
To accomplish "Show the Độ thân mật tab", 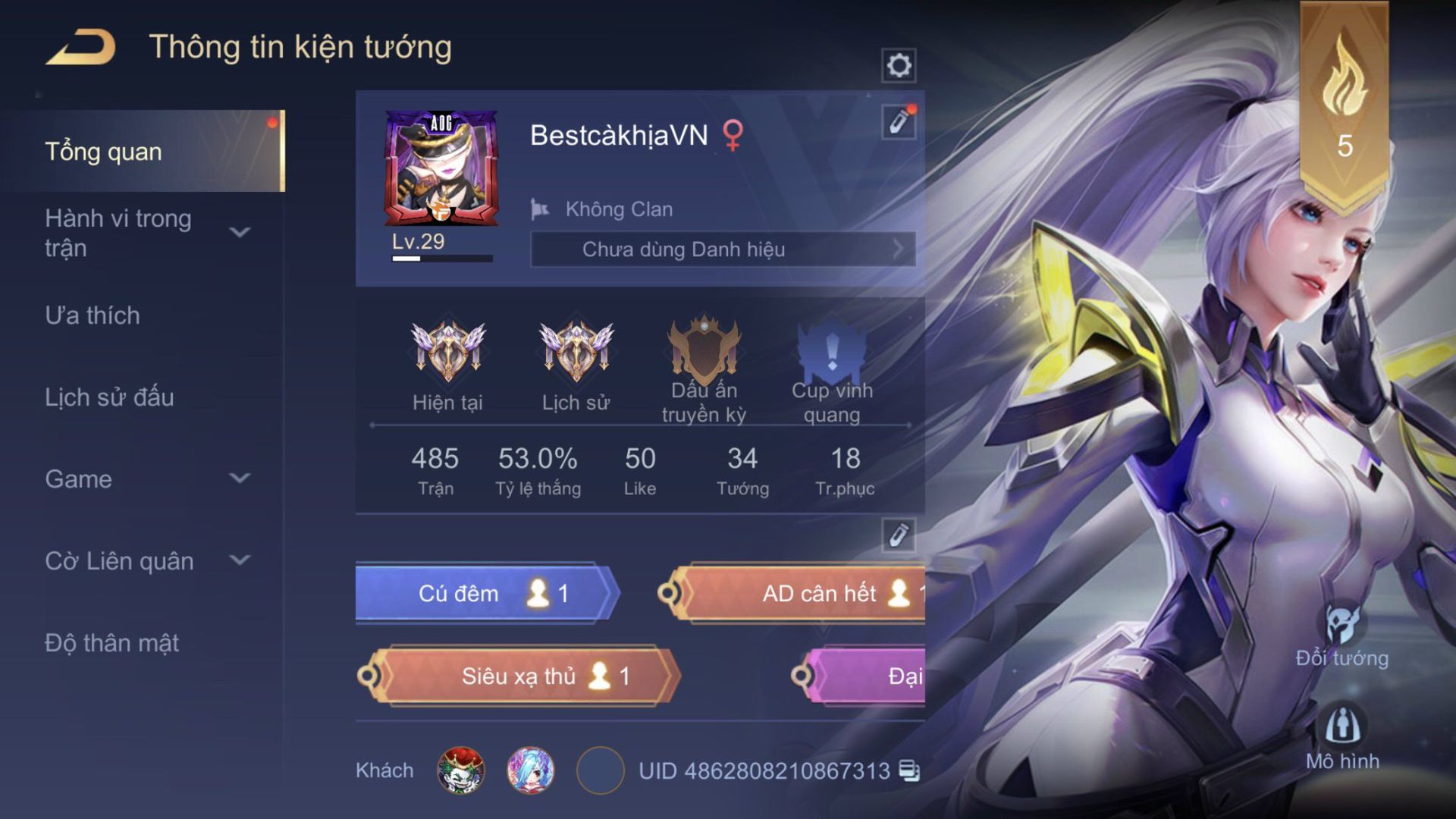I will 111,643.
